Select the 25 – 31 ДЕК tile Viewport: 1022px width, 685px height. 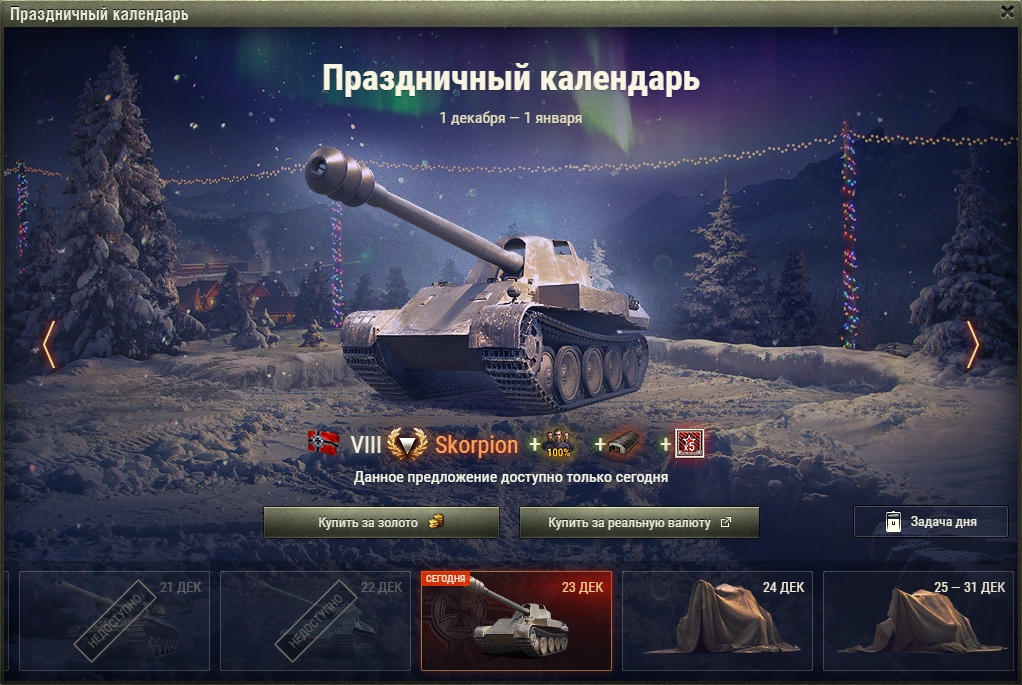pos(917,620)
